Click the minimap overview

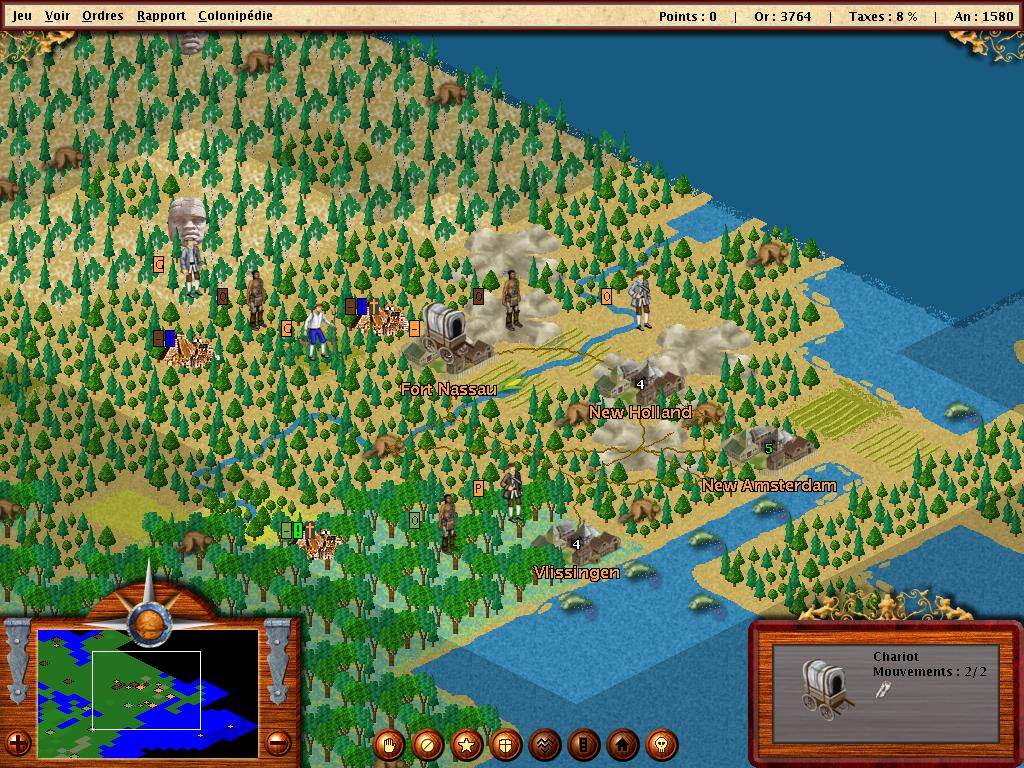[x=147, y=679]
